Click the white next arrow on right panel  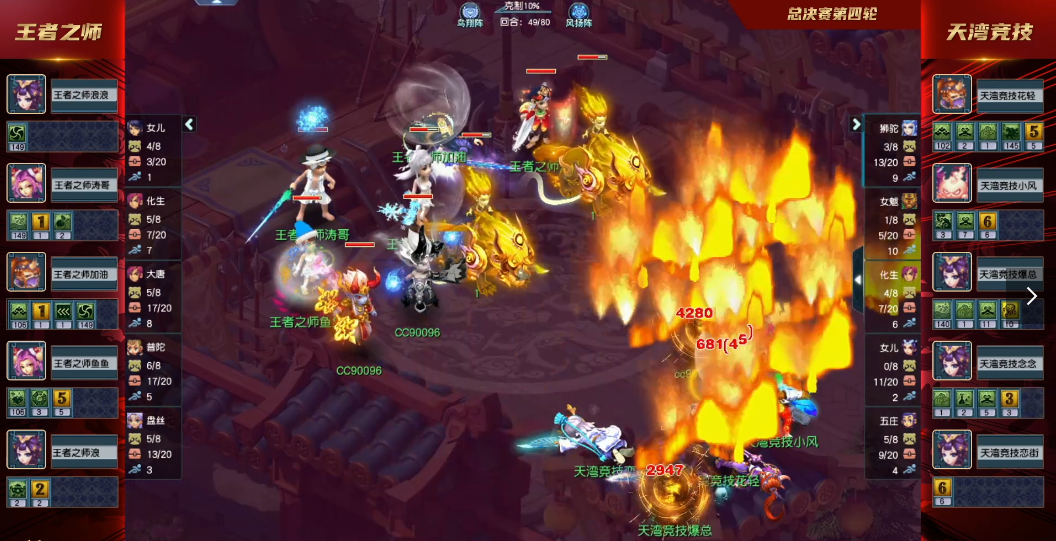point(1032,296)
